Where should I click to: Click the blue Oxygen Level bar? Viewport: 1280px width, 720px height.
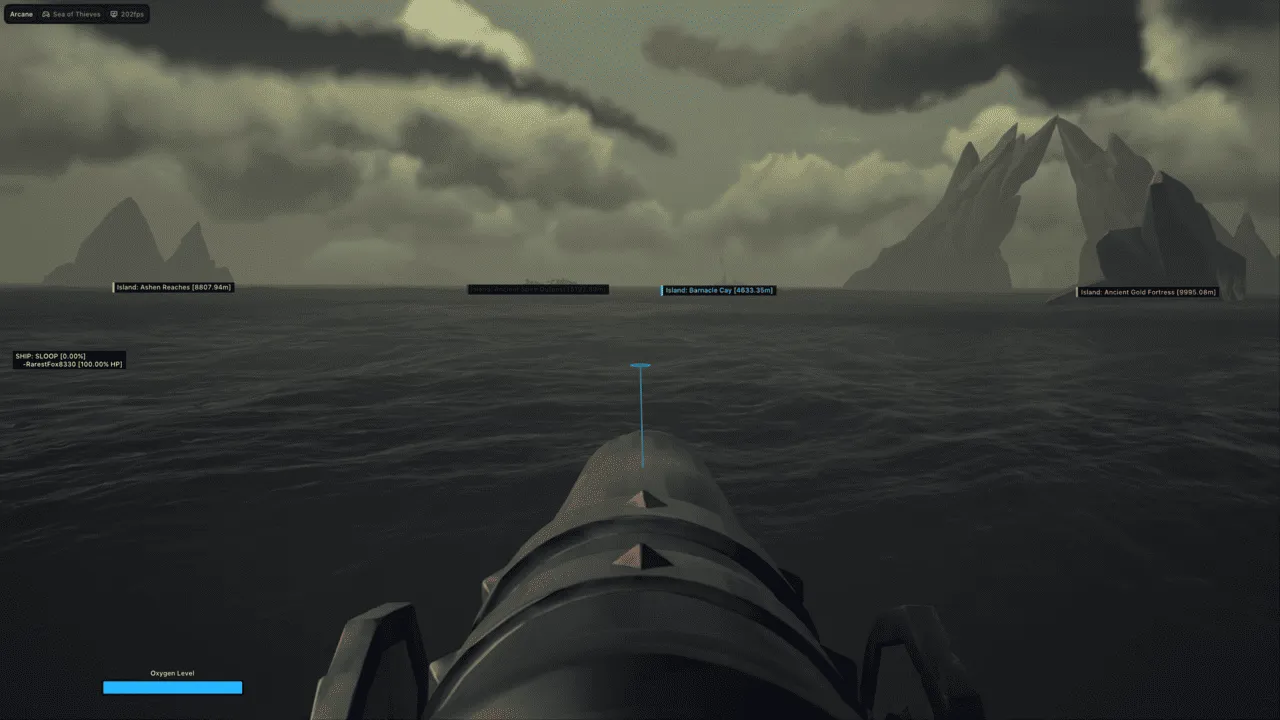172,687
